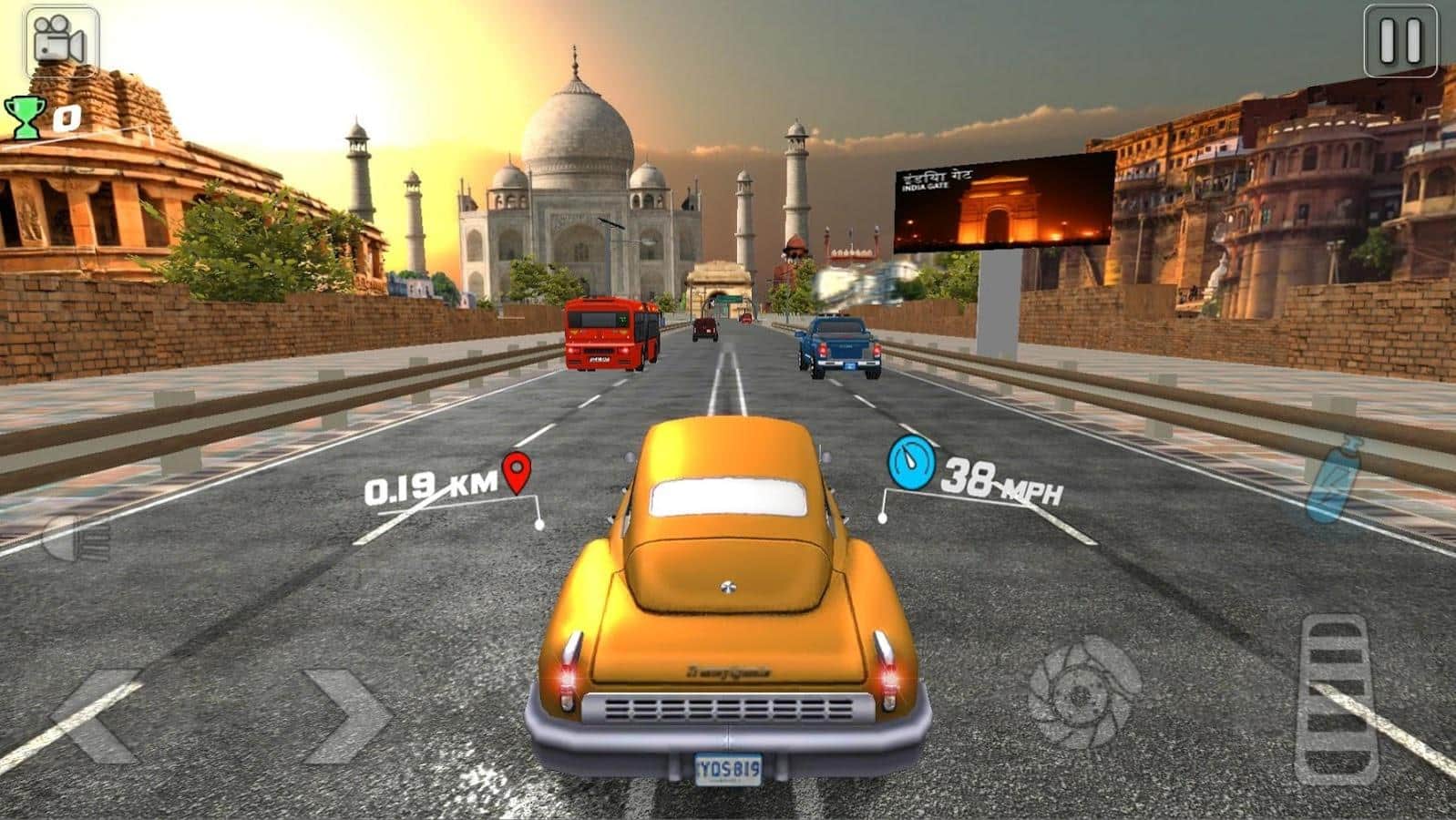This screenshot has height=820, width=1456.
Task: Select the green trophy score icon
Action: click(x=26, y=117)
